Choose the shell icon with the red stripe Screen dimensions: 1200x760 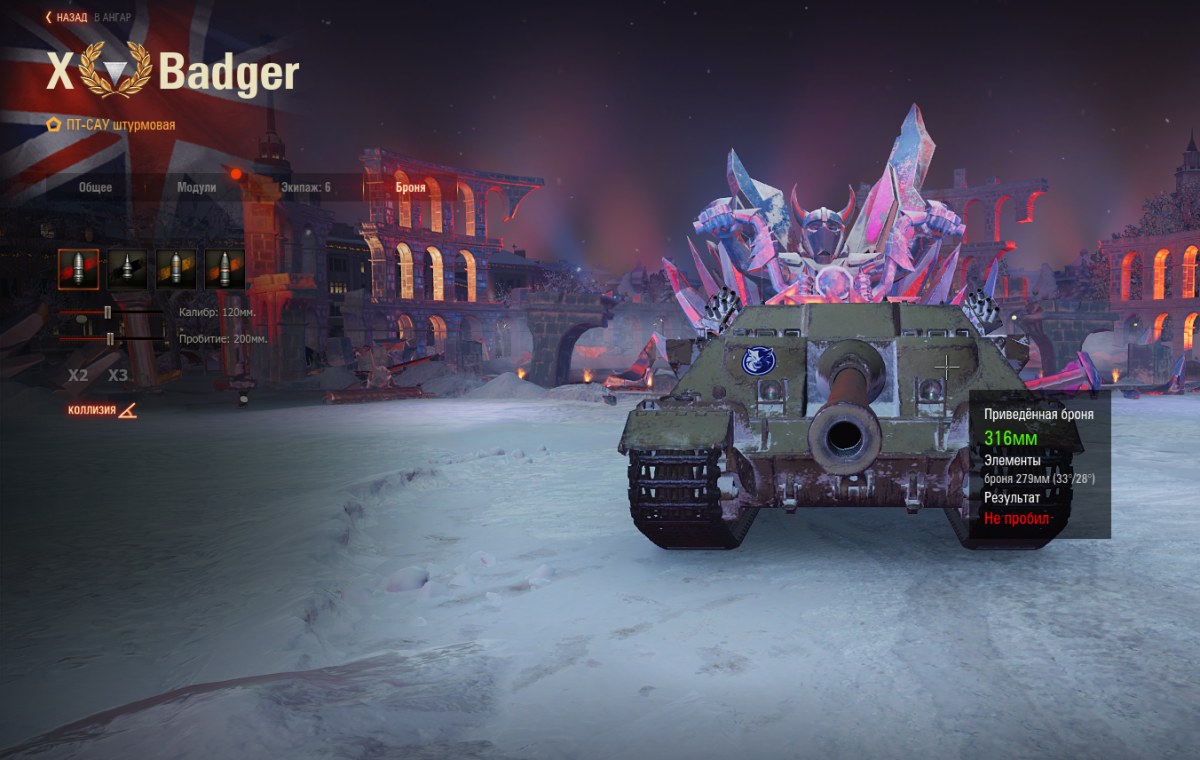(x=78, y=269)
